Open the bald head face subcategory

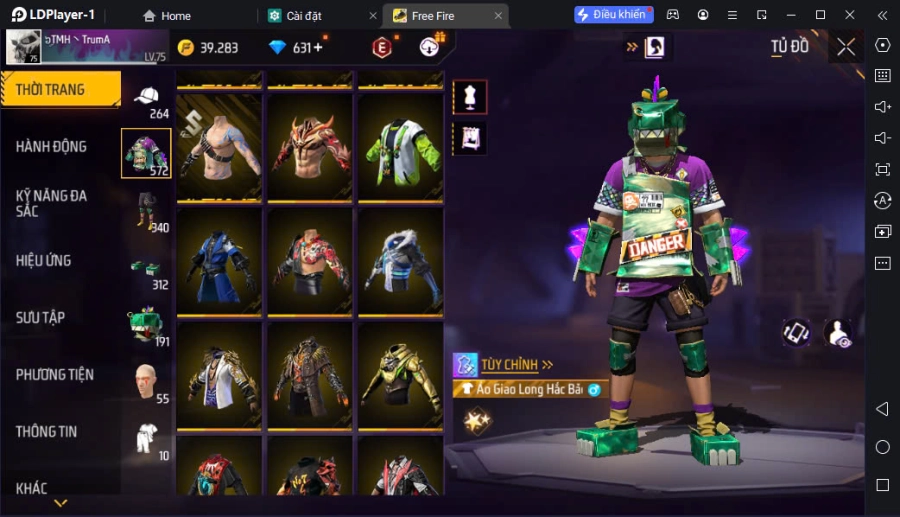(147, 380)
